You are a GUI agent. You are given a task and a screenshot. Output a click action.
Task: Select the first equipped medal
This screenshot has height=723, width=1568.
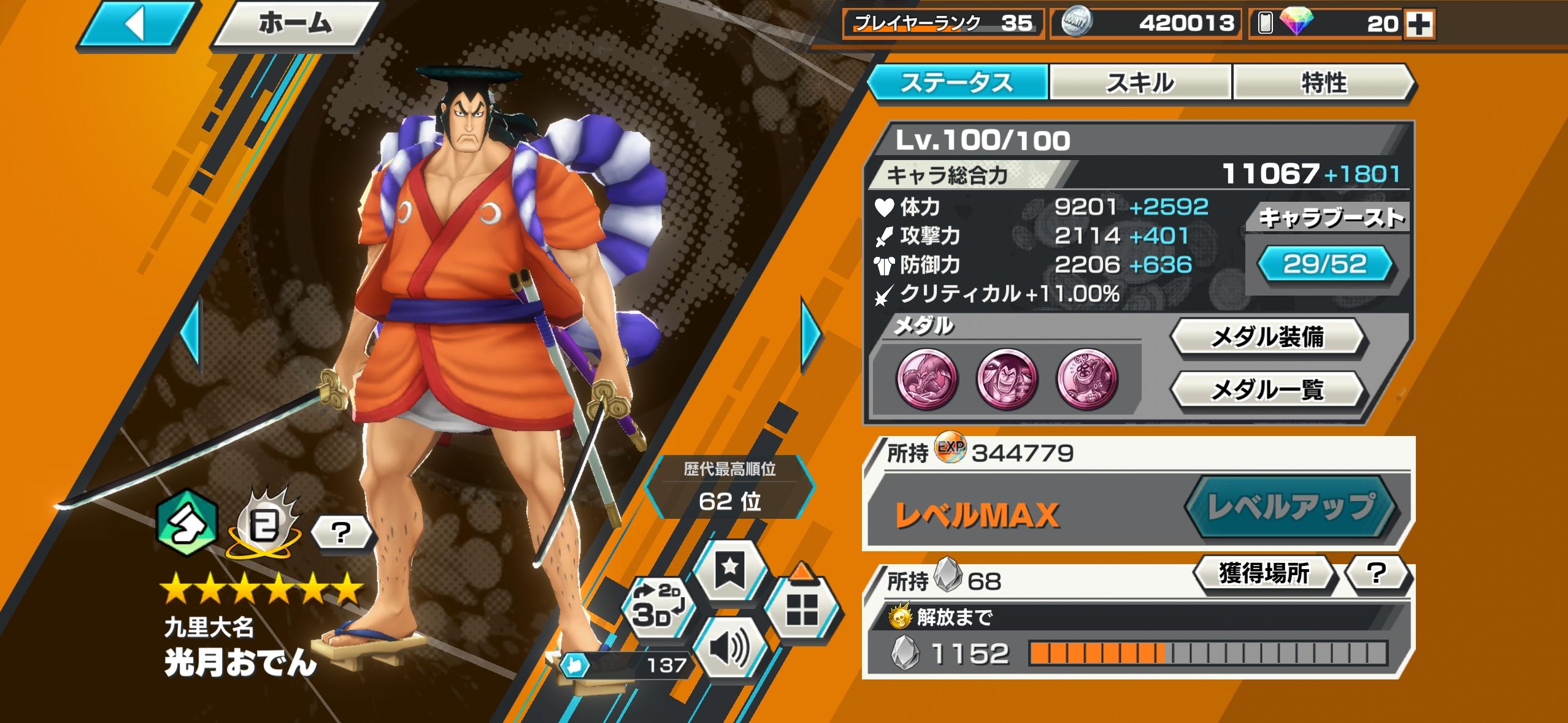[927, 378]
